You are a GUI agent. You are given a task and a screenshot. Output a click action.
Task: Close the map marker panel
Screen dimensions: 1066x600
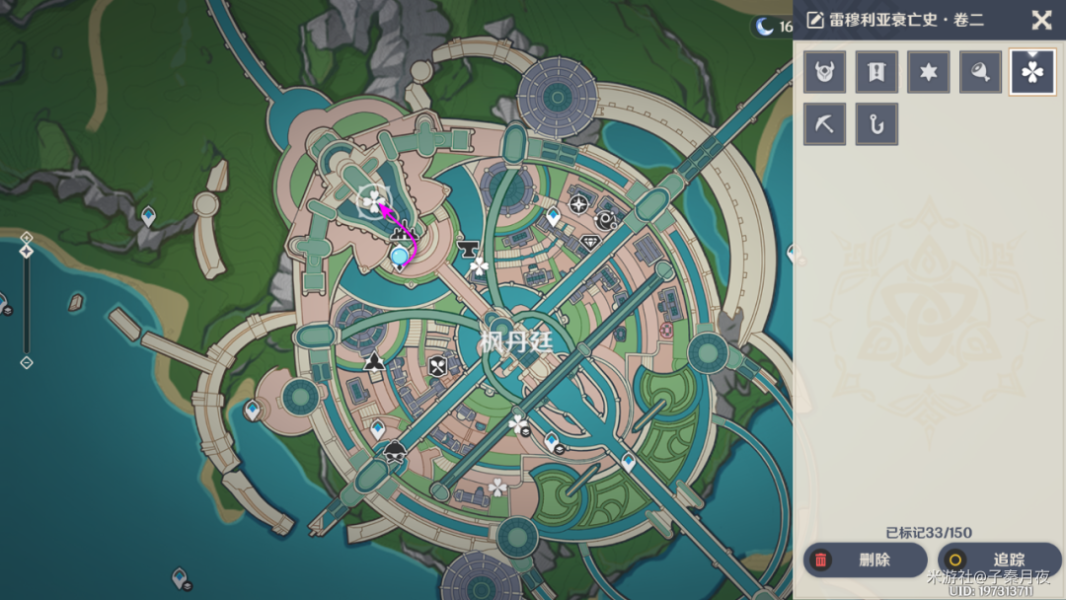pyautogui.click(x=1041, y=20)
